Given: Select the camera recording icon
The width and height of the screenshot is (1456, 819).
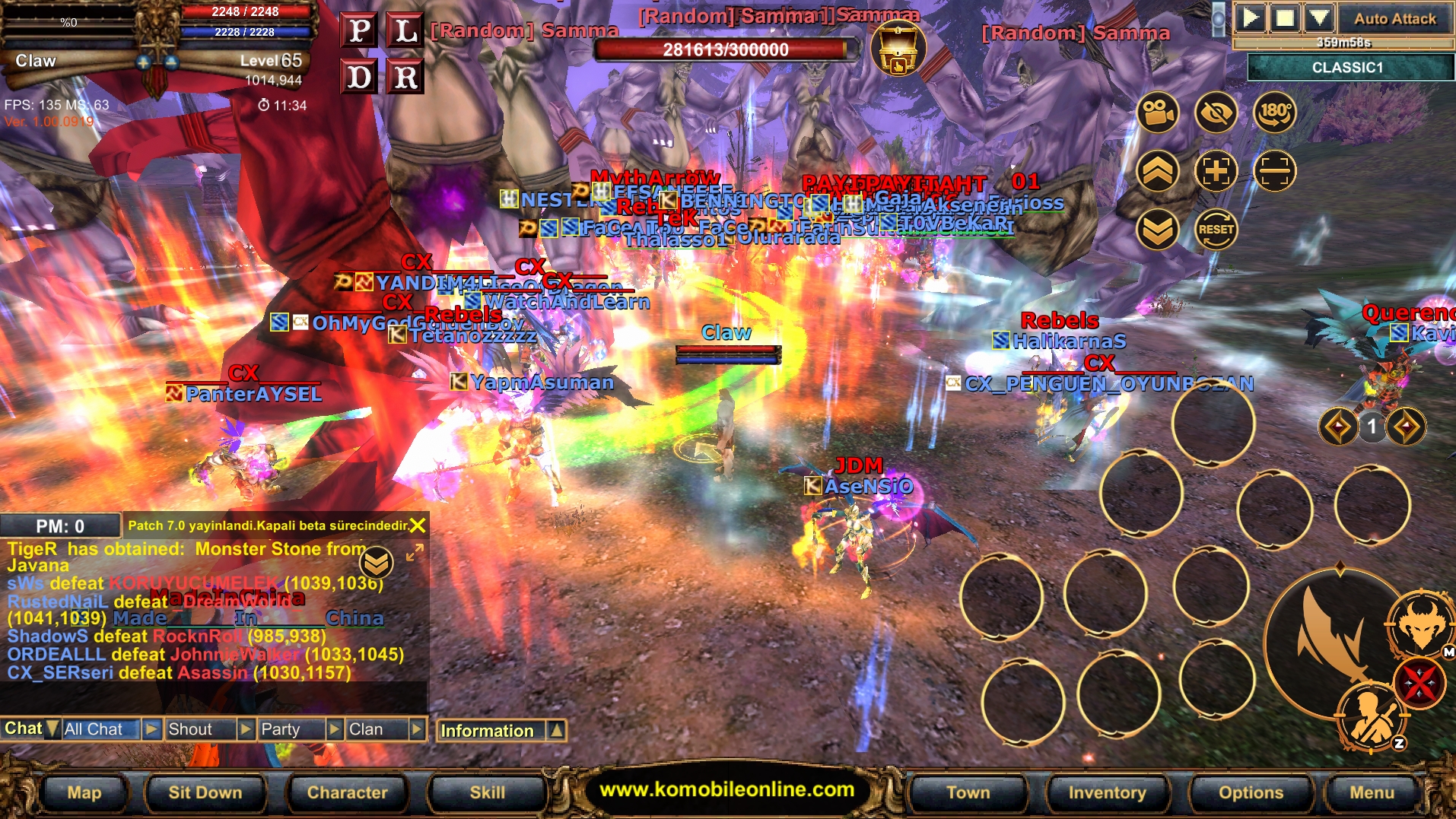Looking at the screenshot, I should 1157,113.
